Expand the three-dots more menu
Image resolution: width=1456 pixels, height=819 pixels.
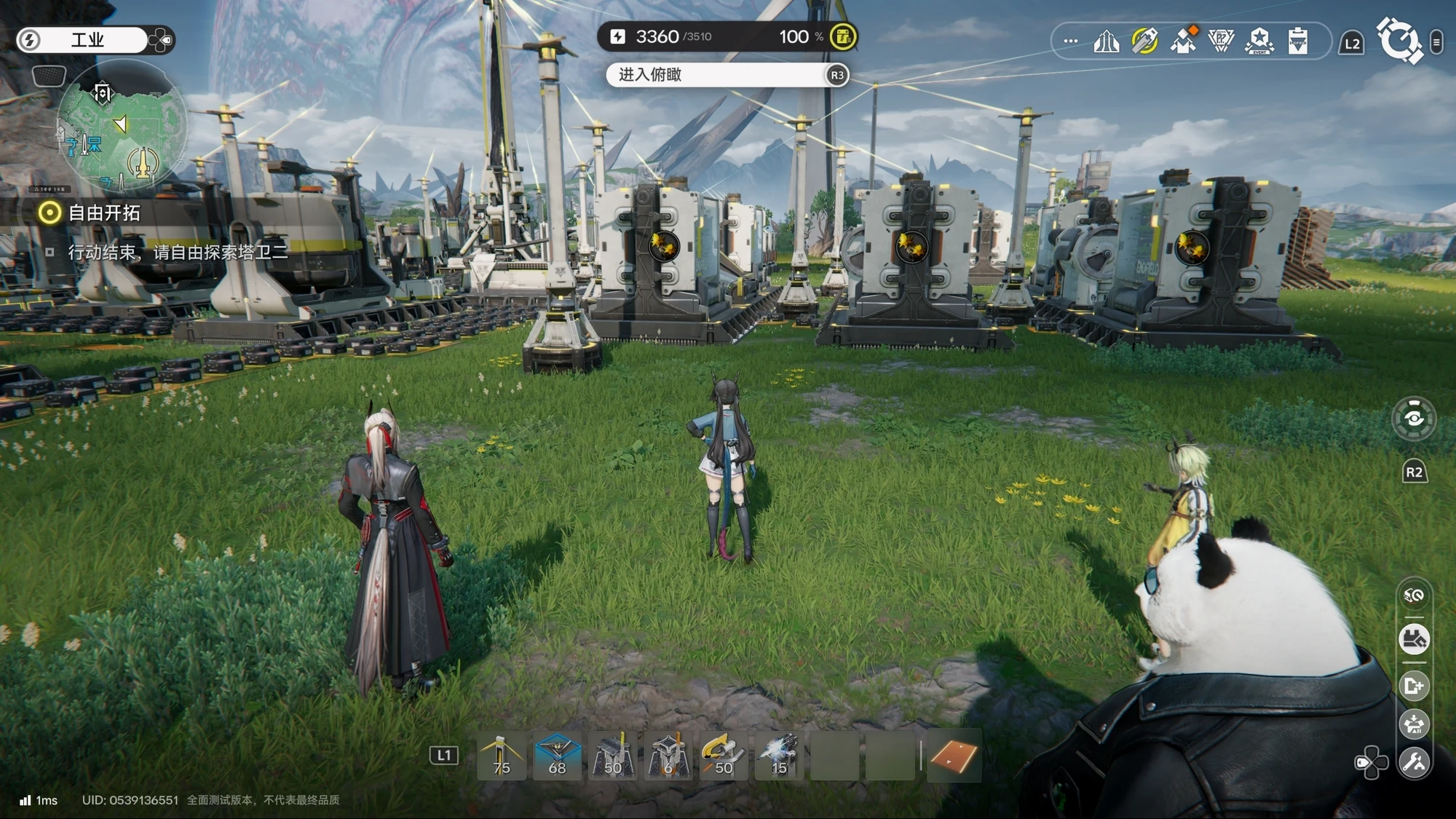pos(1070,41)
